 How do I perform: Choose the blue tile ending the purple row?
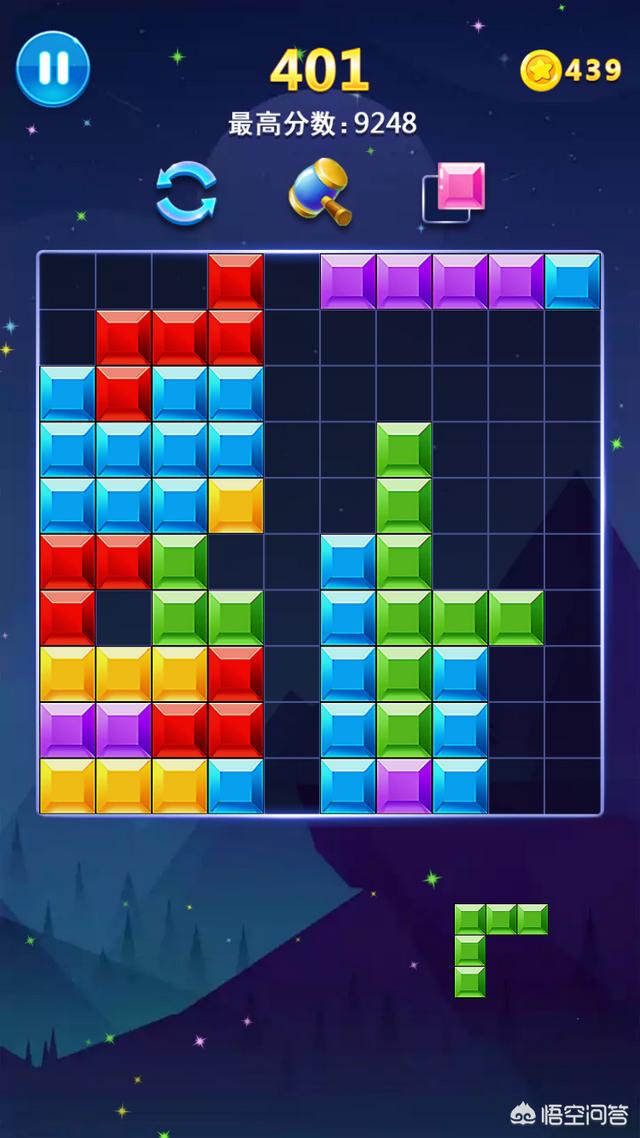[572, 282]
